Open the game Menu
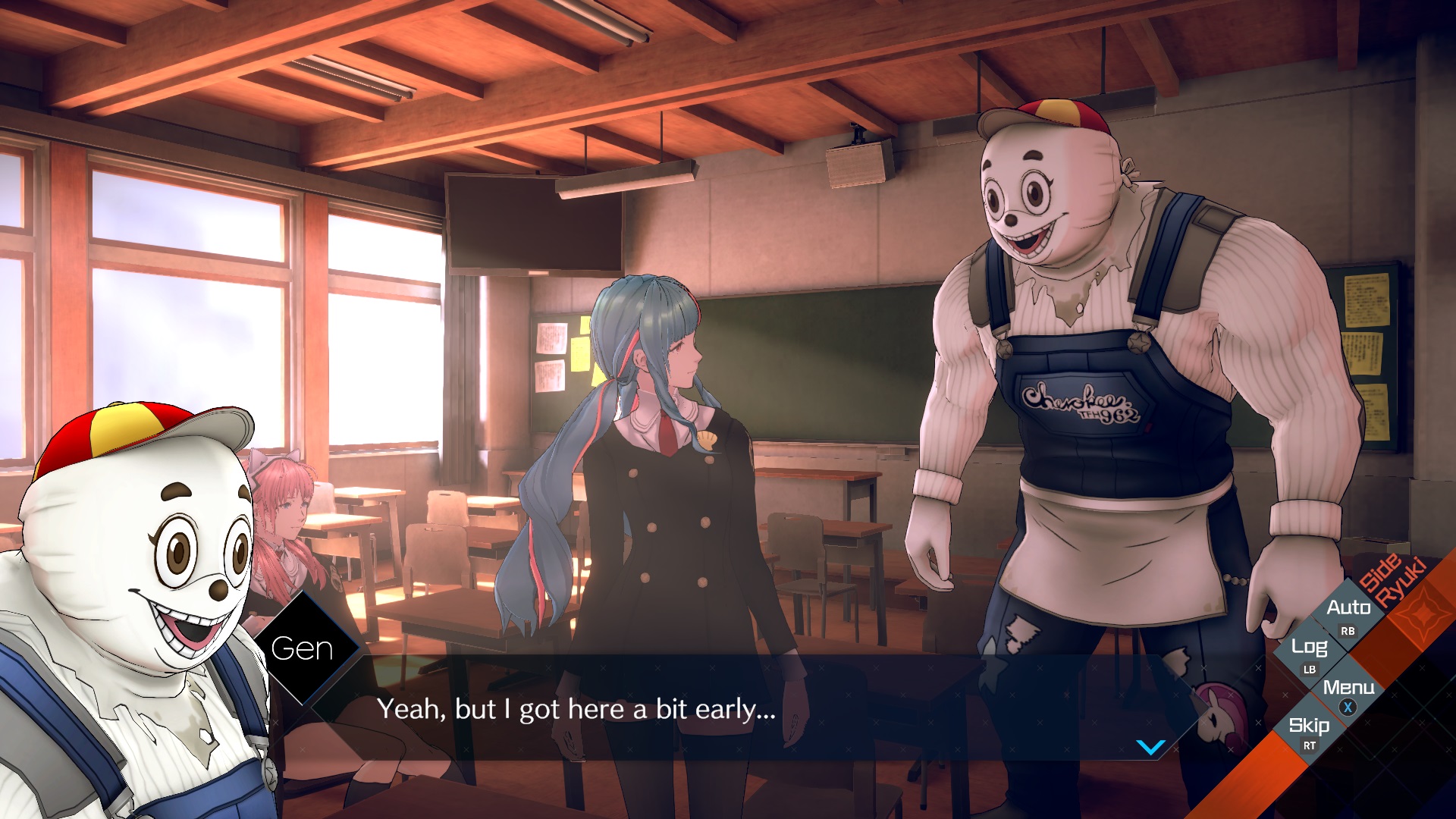 pyautogui.click(x=1348, y=688)
